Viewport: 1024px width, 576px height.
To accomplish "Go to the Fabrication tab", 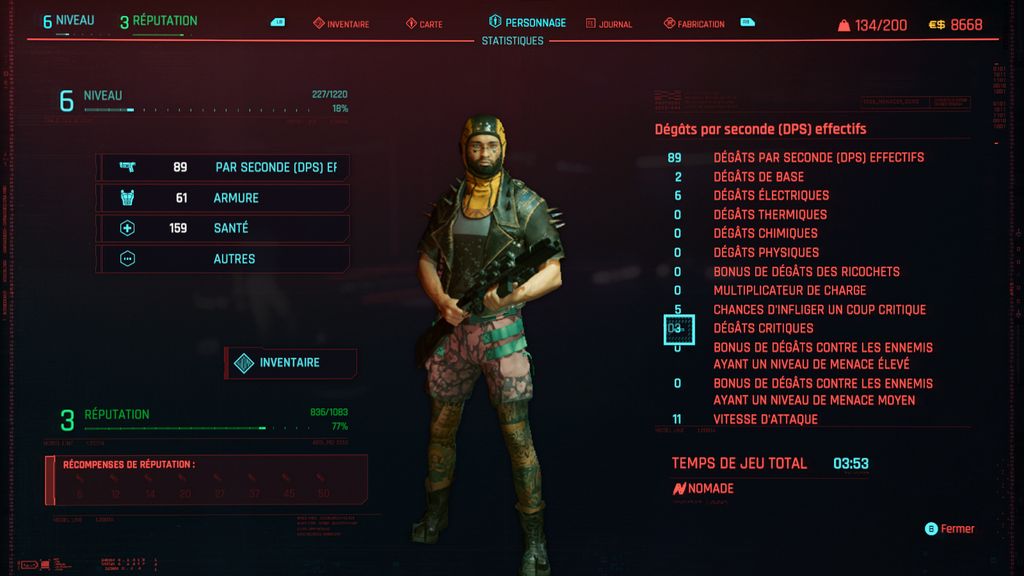I will coord(694,24).
